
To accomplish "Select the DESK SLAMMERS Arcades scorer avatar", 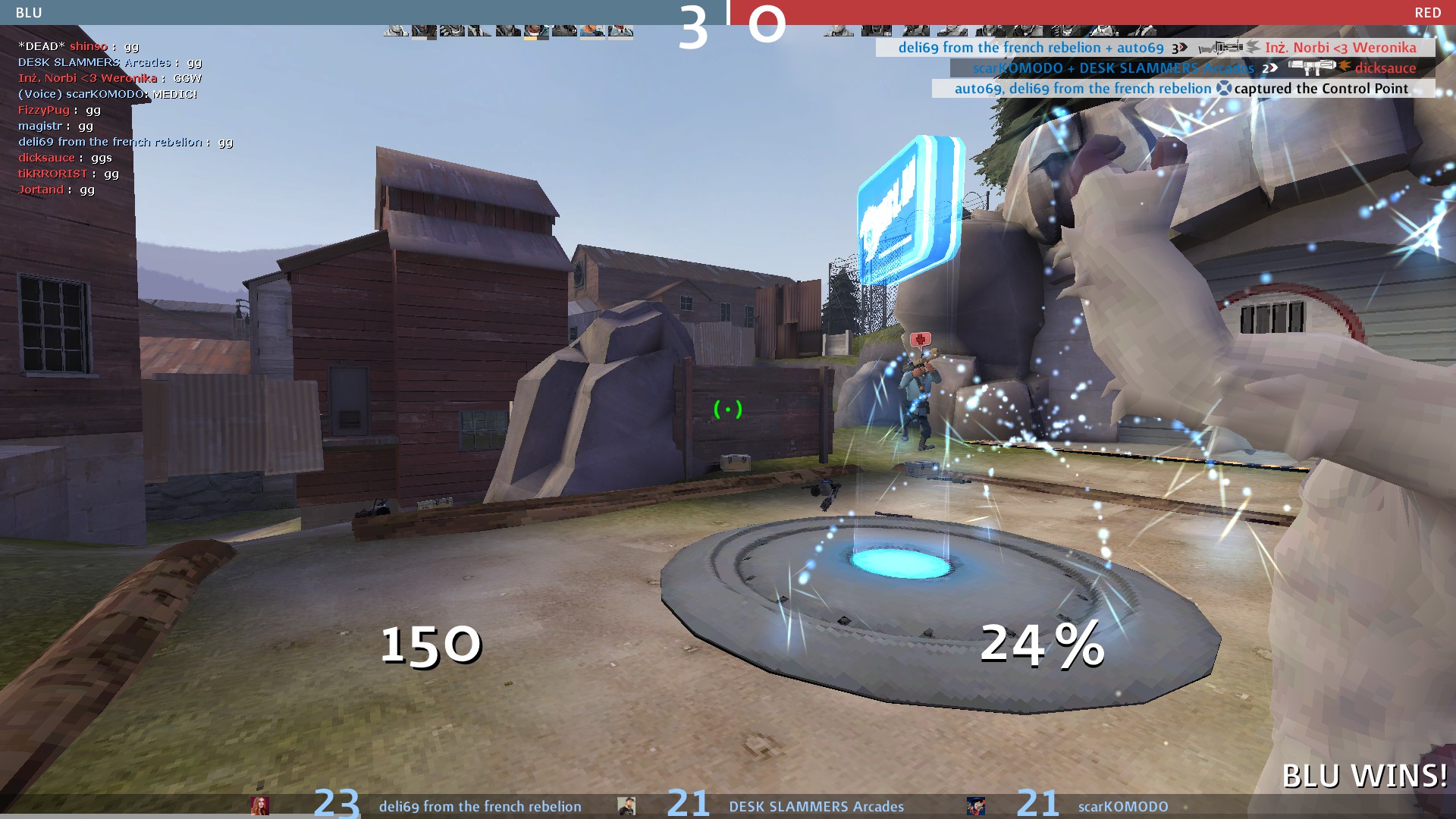I will (626, 805).
